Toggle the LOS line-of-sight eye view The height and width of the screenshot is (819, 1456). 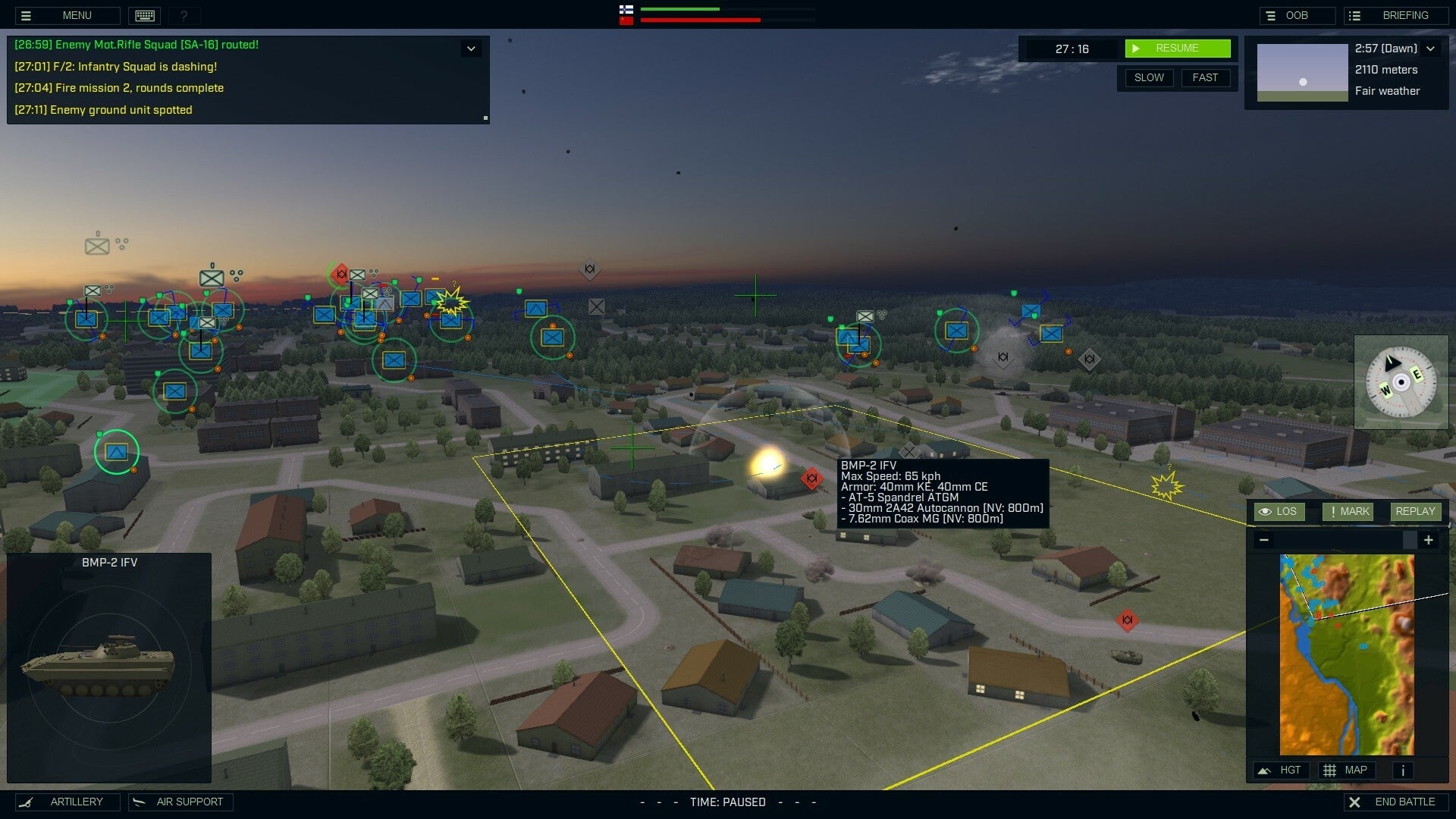[x=1279, y=511]
